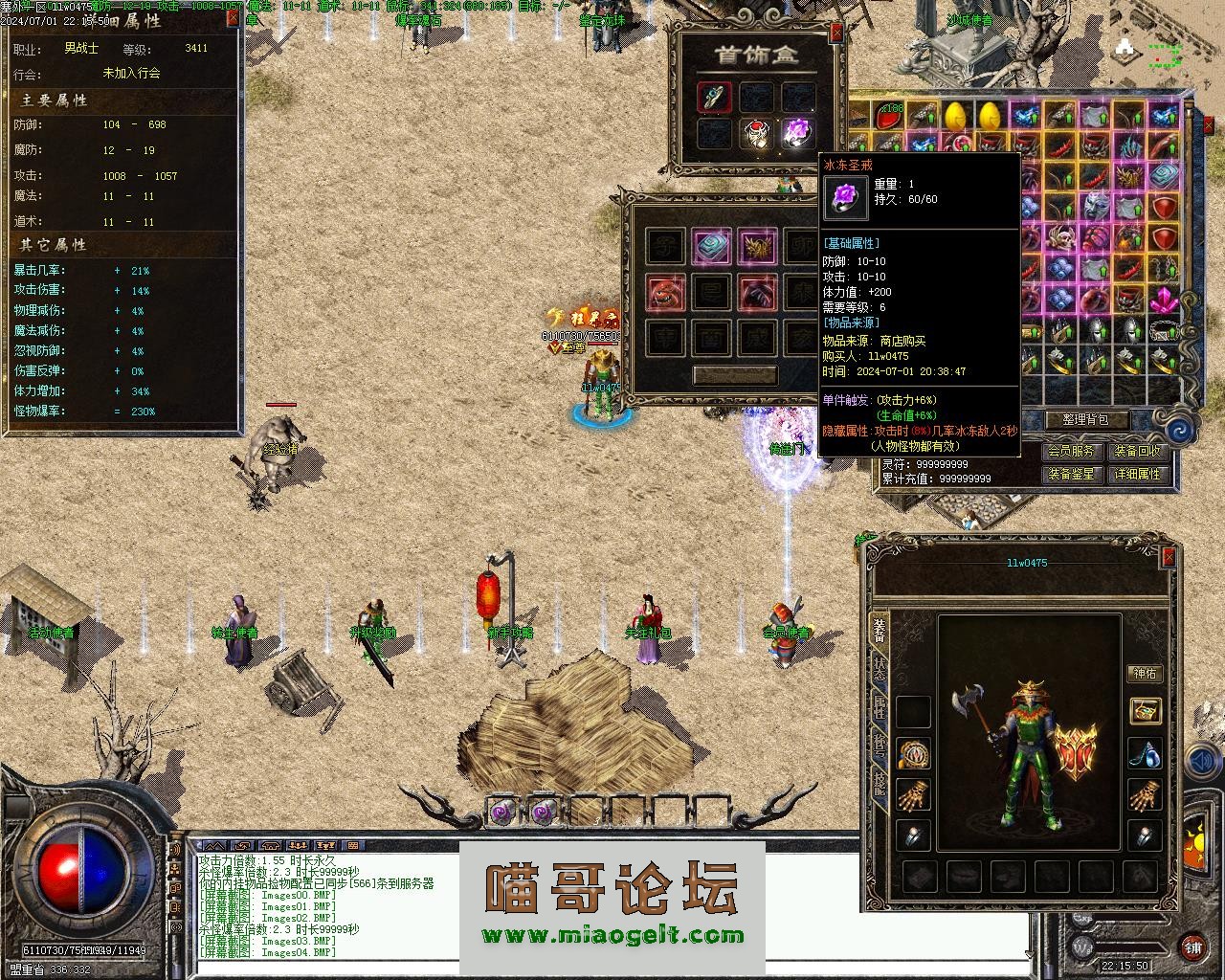Screen dimensions: 1225x980
Task: Close the character equipment window
Action: pyautogui.click(x=1169, y=558)
